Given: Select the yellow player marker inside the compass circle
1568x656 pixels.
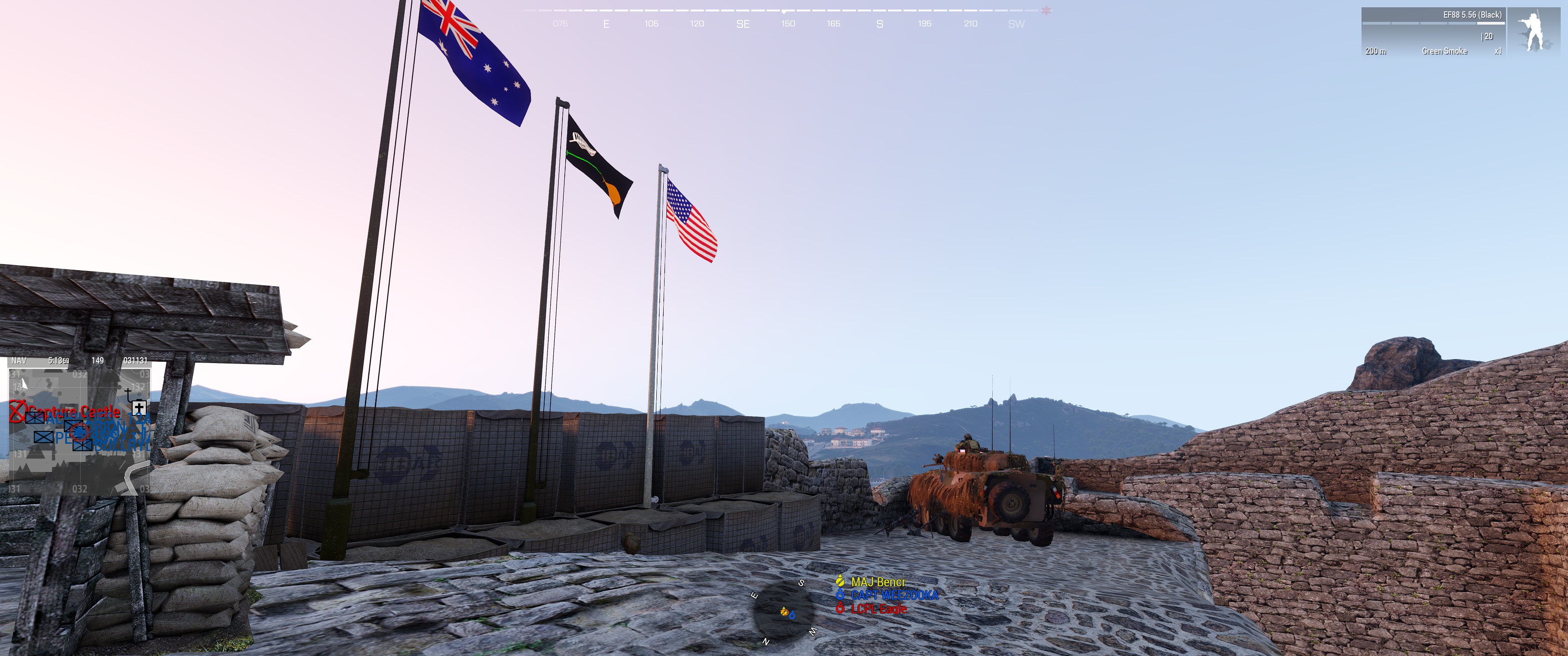Looking at the screenshot, I should pyautogui.click(x=784, y=613).
